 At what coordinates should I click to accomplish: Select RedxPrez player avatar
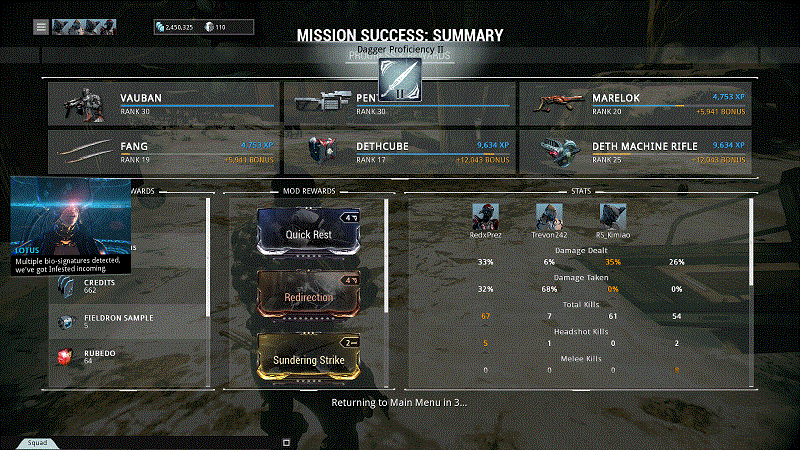[x=485, y=215]
